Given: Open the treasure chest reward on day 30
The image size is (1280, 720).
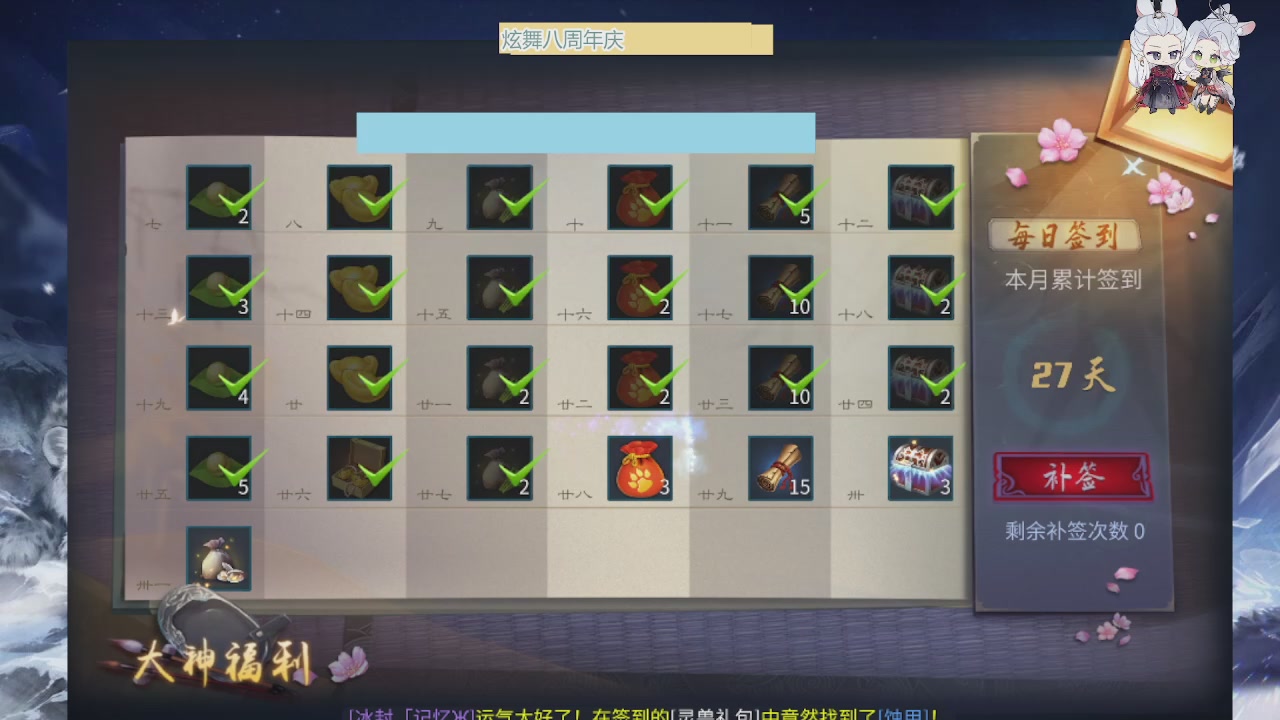Looking at the screenshot, I should pos(919,468).
